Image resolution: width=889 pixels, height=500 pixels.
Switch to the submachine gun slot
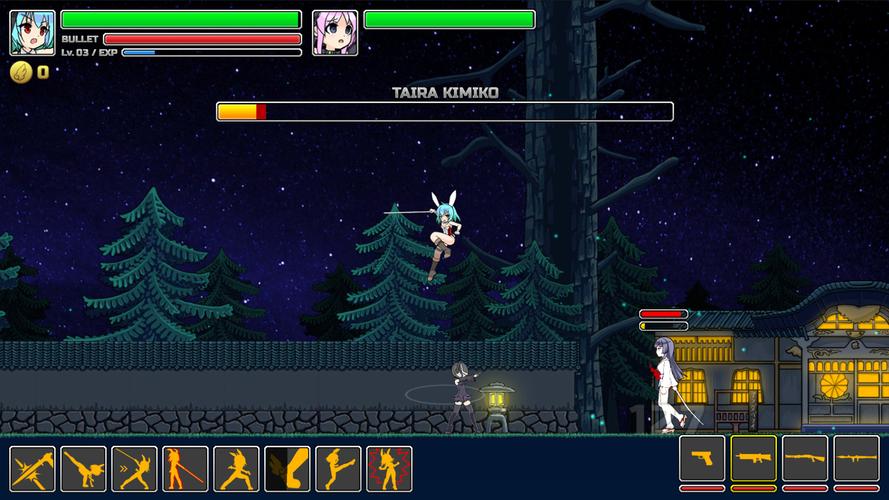pyautogui.click(x=754, y=458)
